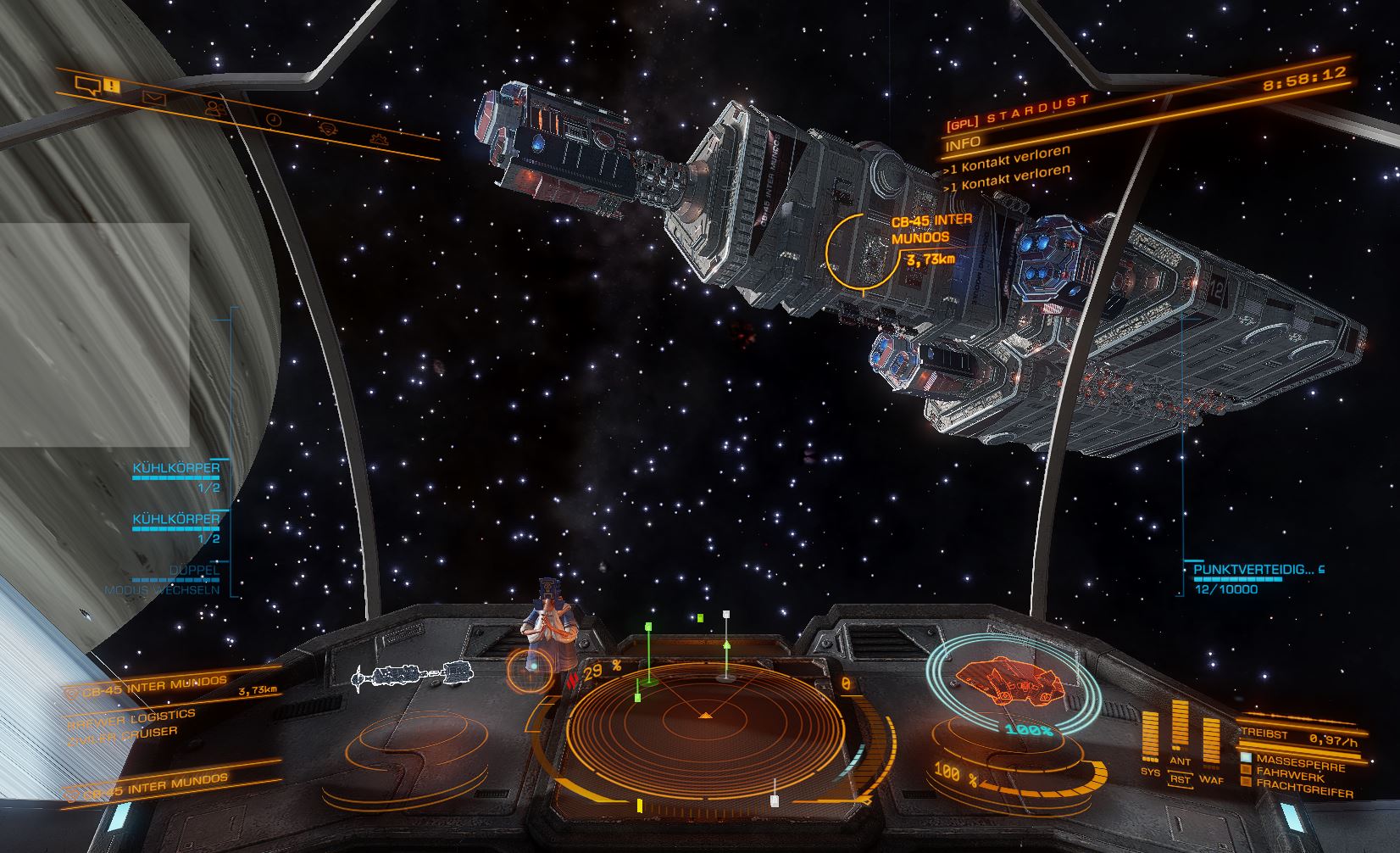This screenshot has width=1400, height=853.
Task: Click the white target ship hologram
Action: pos(413,674)
